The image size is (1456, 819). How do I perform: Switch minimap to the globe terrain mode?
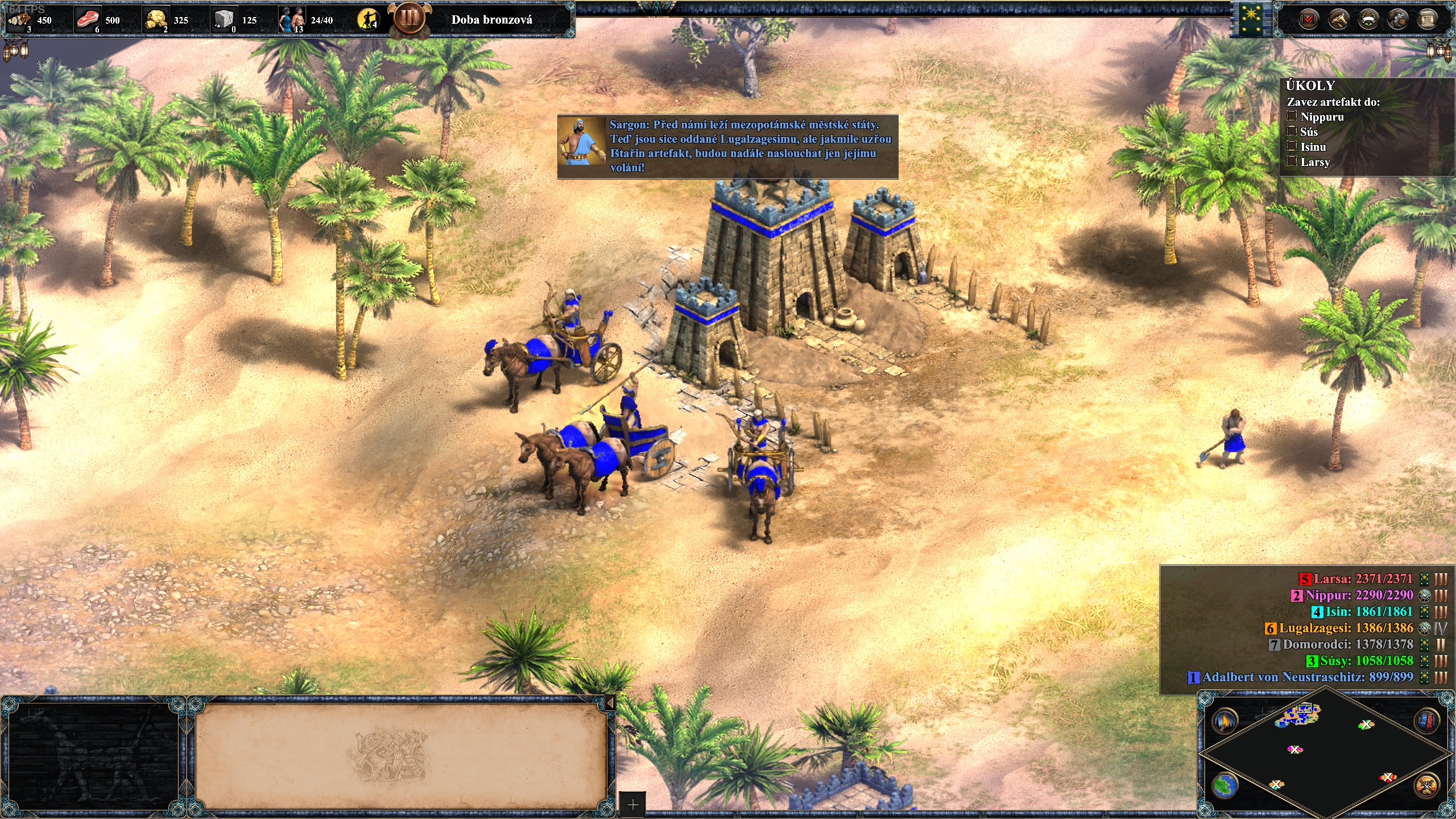[1225, 786]
